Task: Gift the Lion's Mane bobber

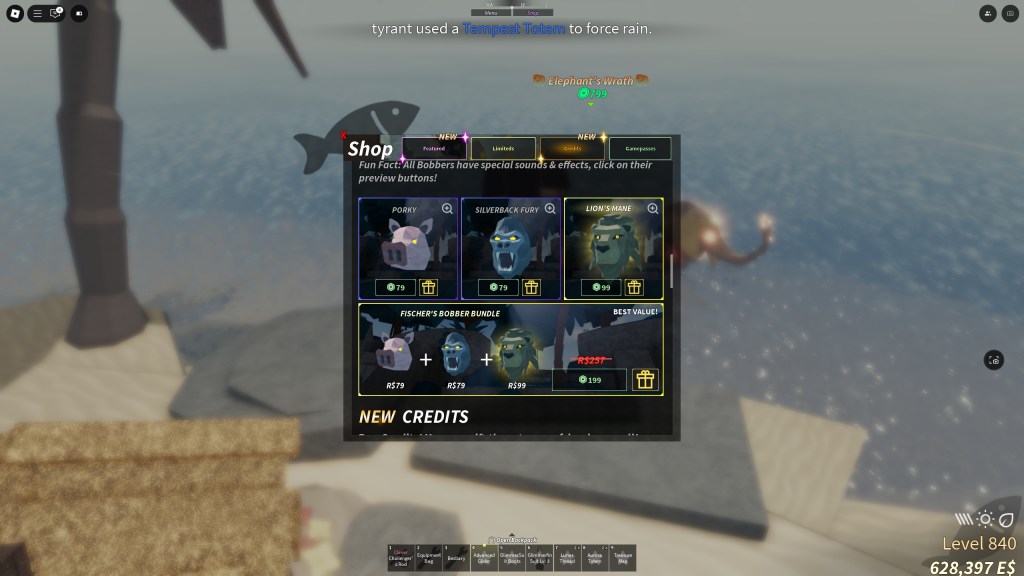Action: (635, 288)
